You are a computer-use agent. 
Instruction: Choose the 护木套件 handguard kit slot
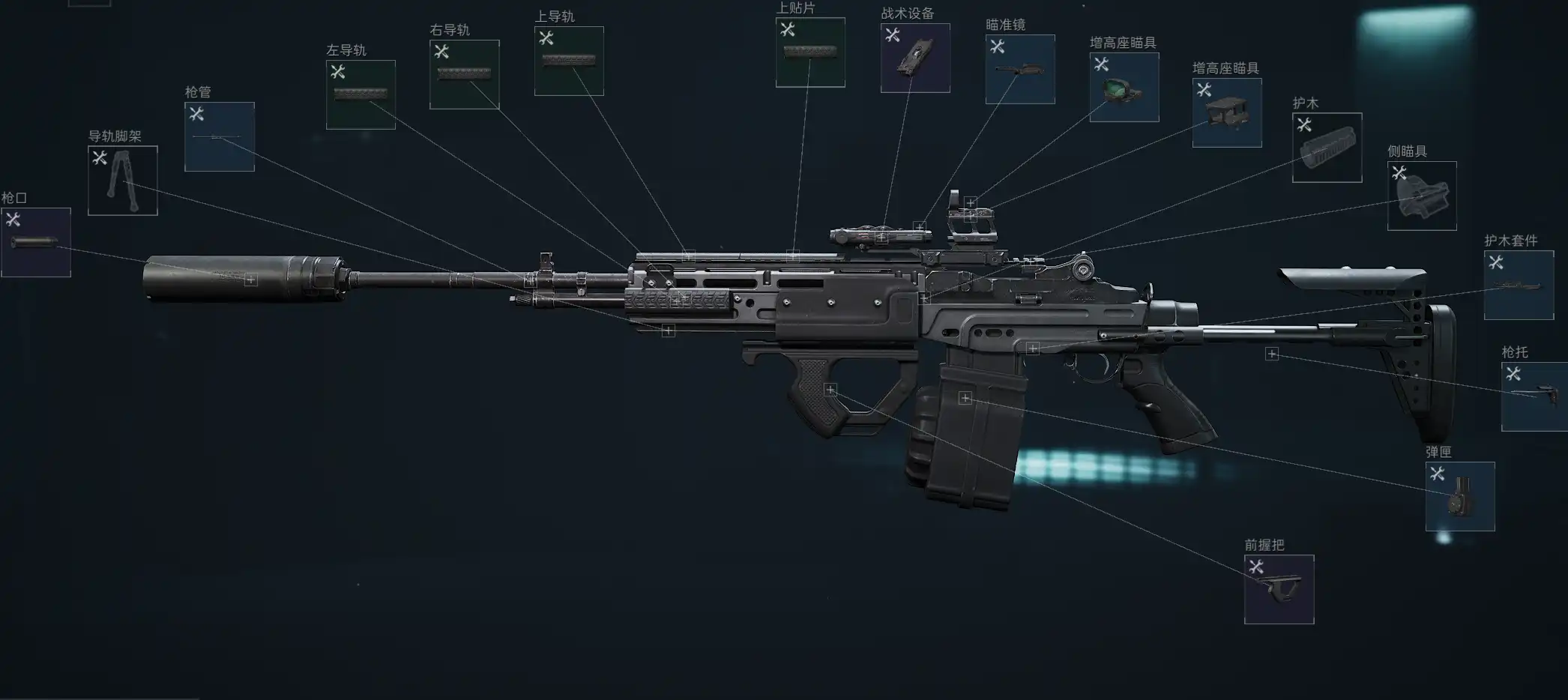[1519, 285]
